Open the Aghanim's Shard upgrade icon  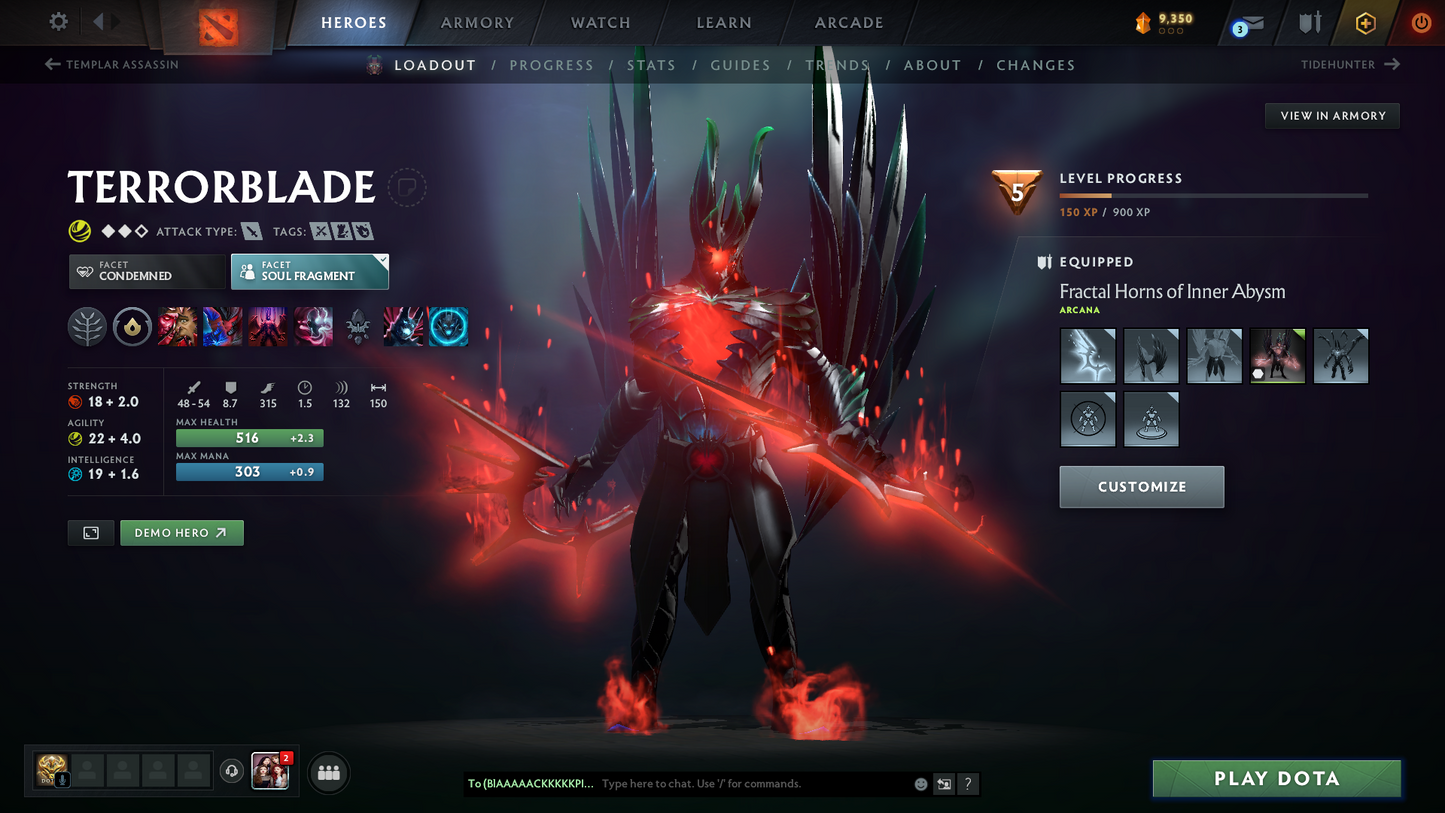point(358,326)
